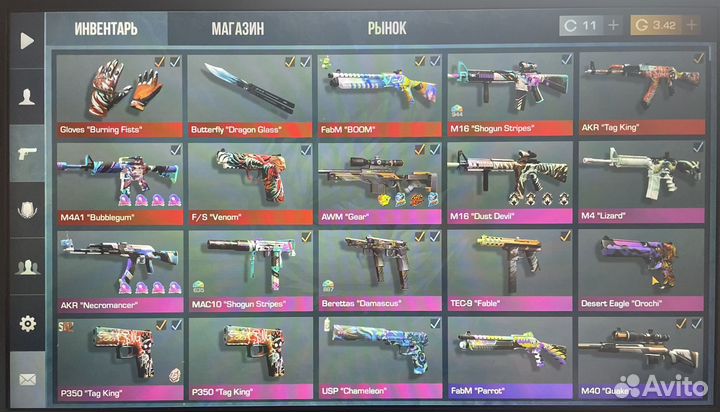The width and height of the screenshot is (720, 412).
Task: Open the mail envelope in sidebar
Action: pyautogui.click(x=27, y=380)
